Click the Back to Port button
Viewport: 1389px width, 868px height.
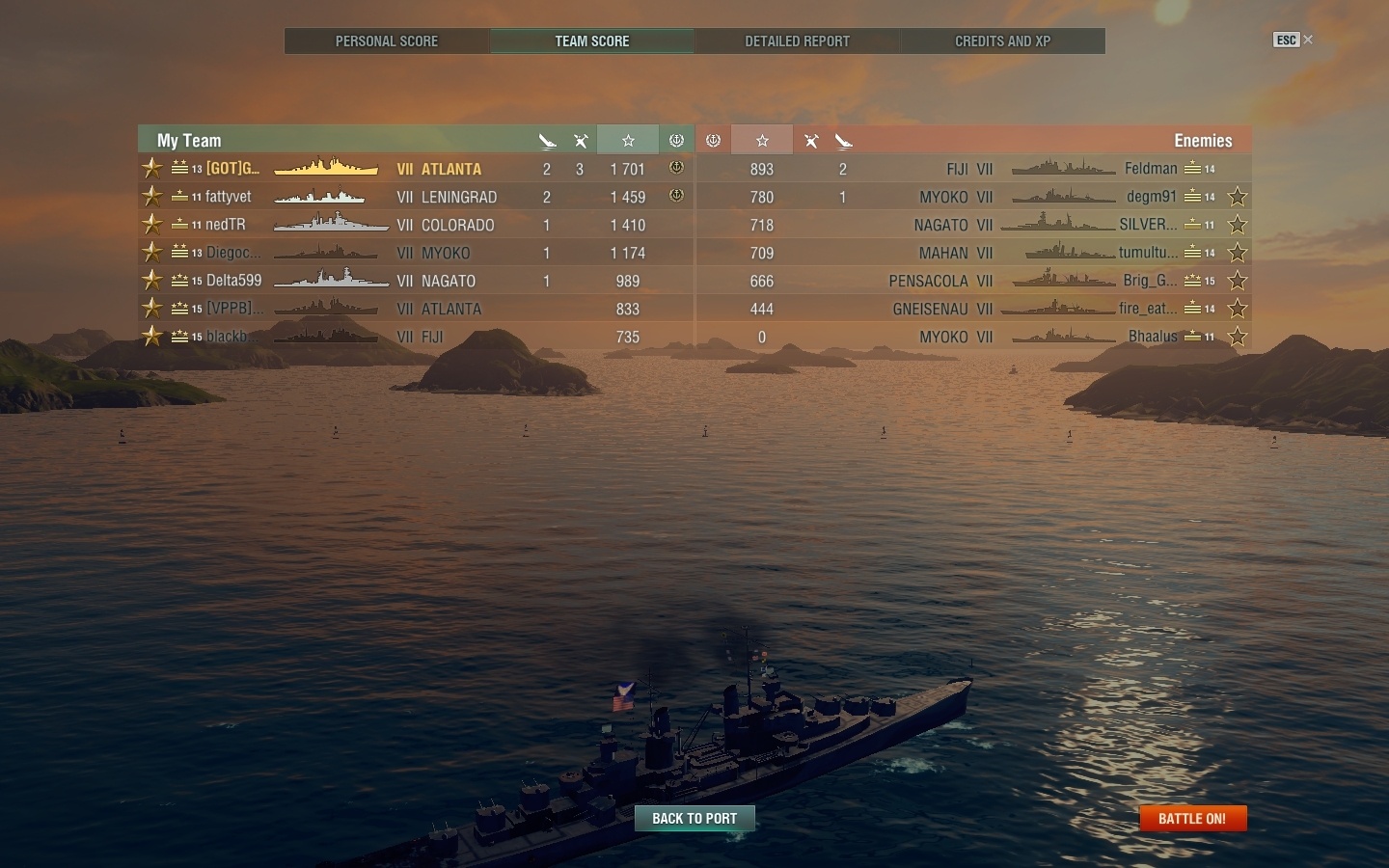694,819
